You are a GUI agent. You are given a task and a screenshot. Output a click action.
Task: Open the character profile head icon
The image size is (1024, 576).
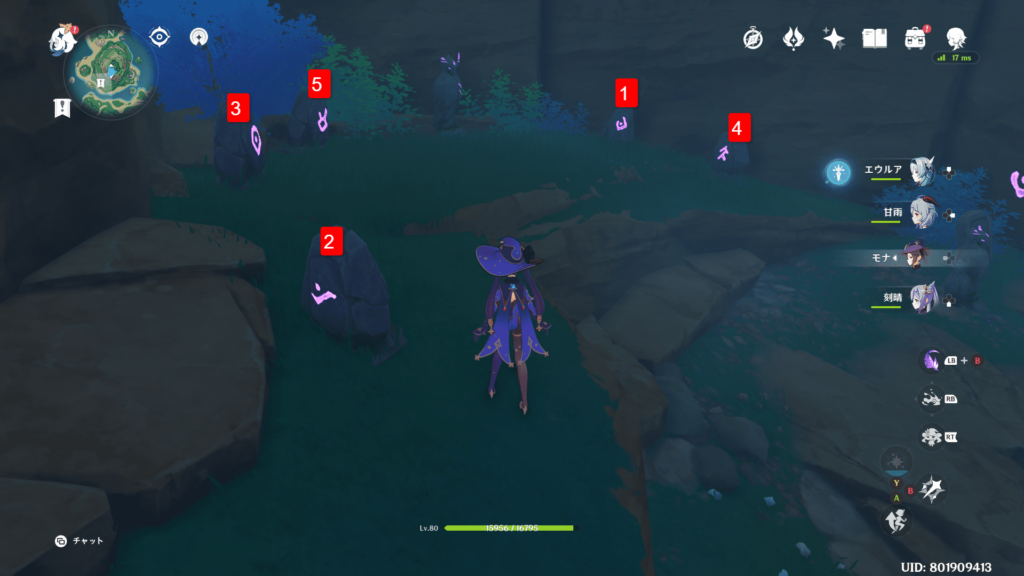[x=955, y=37]
